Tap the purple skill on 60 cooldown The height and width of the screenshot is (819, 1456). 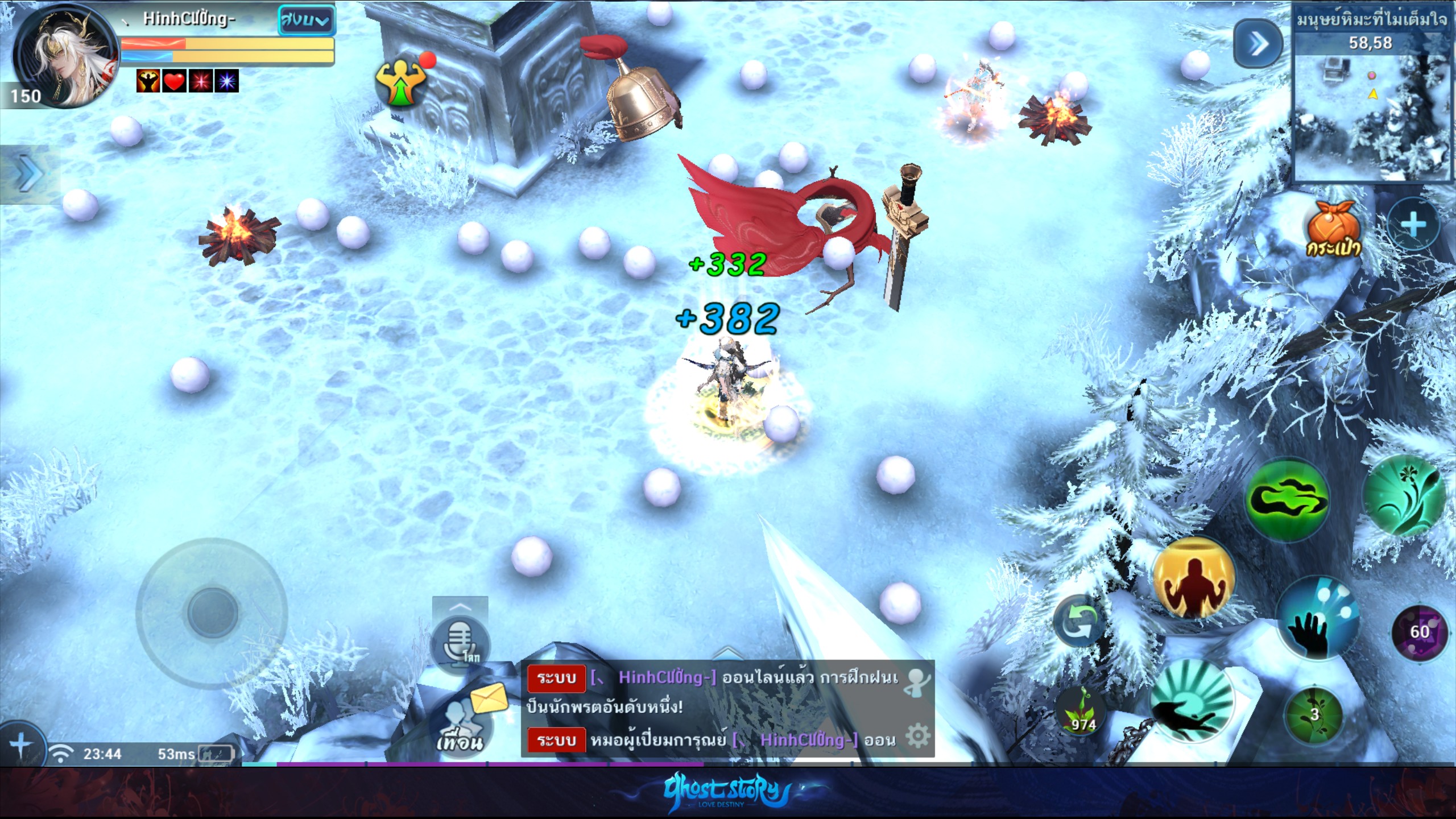click(1418, 632)
